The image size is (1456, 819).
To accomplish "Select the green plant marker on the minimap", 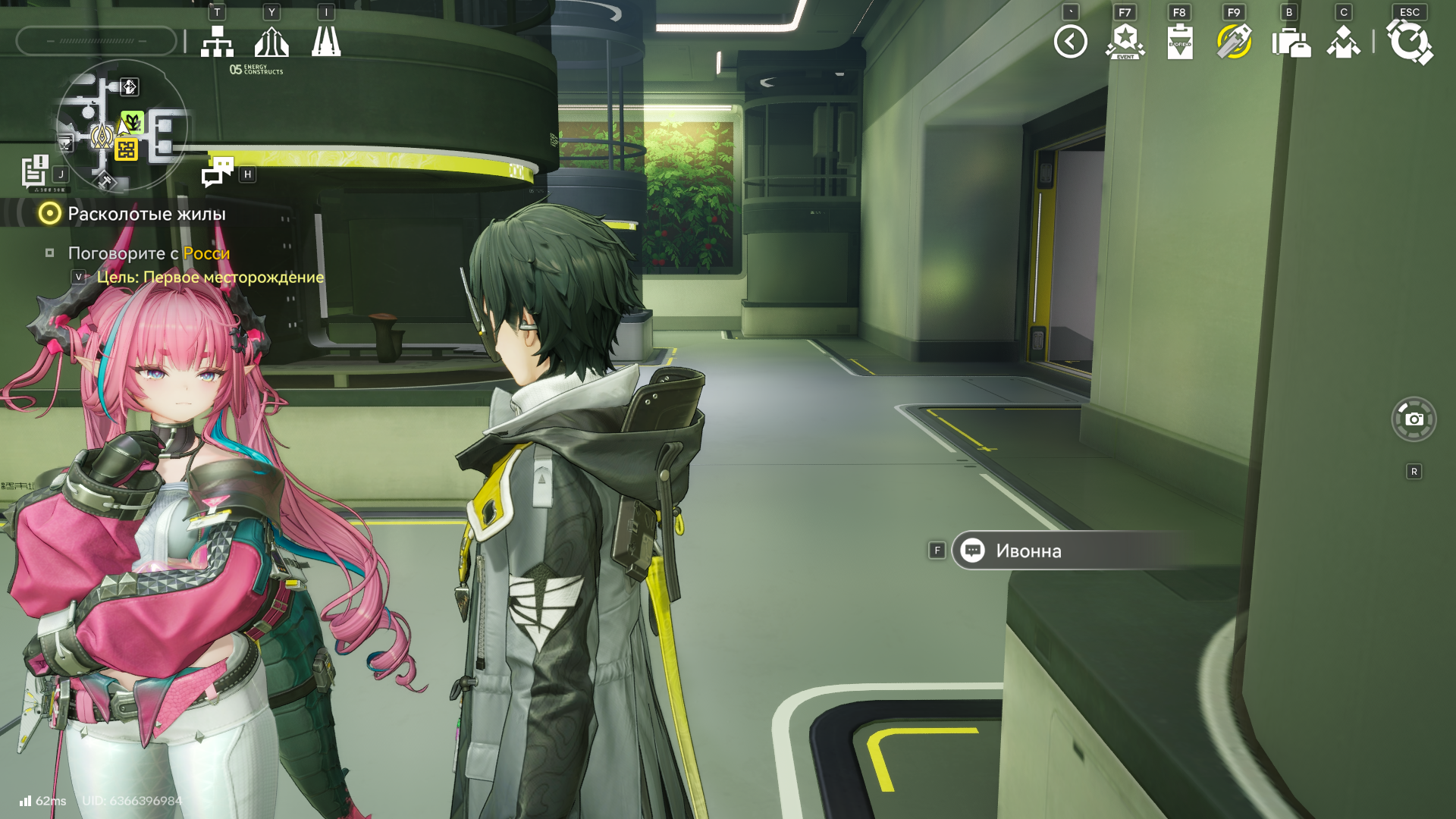I will pos(133,121).
